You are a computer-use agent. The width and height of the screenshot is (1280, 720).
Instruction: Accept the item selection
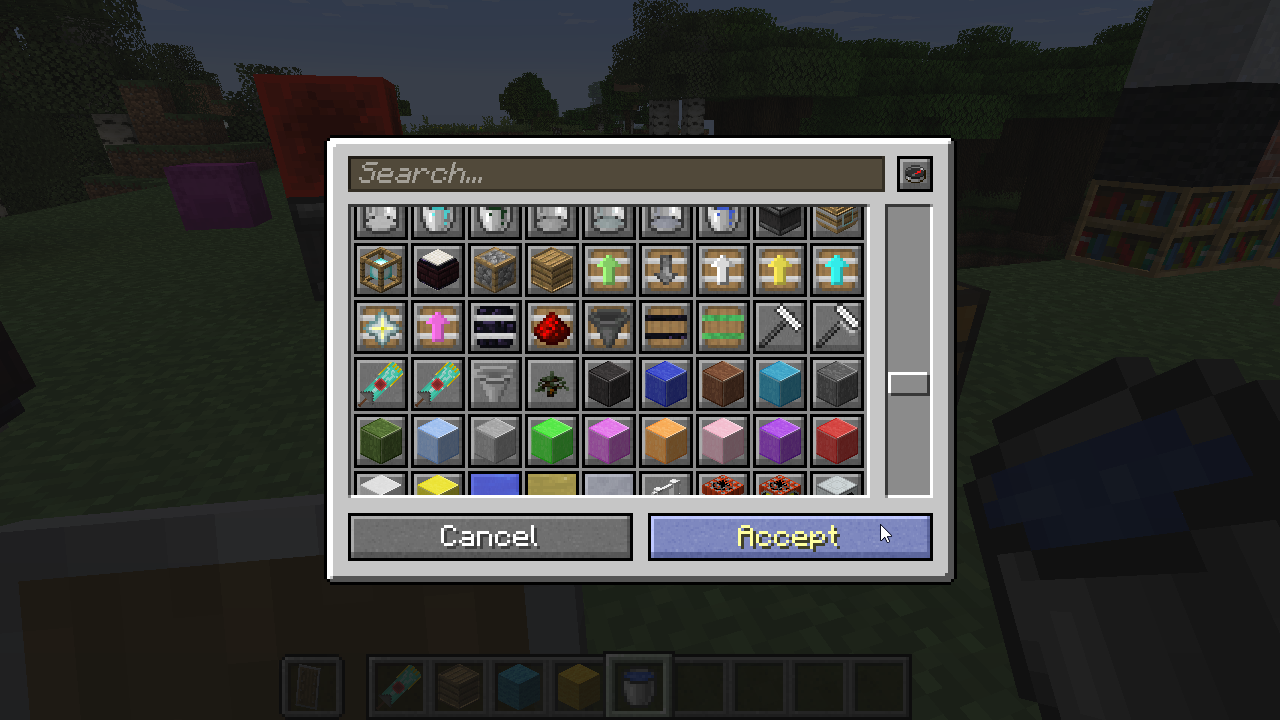click(x=790, y=537)
